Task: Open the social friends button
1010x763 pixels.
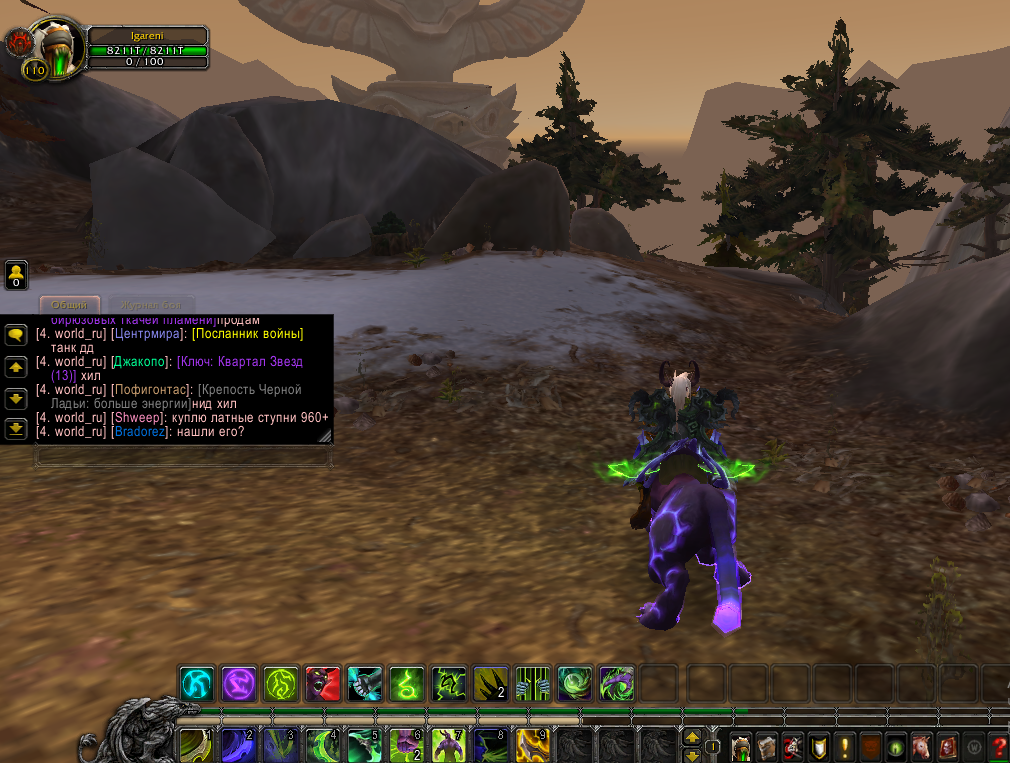Action: [x=16, y=274]
